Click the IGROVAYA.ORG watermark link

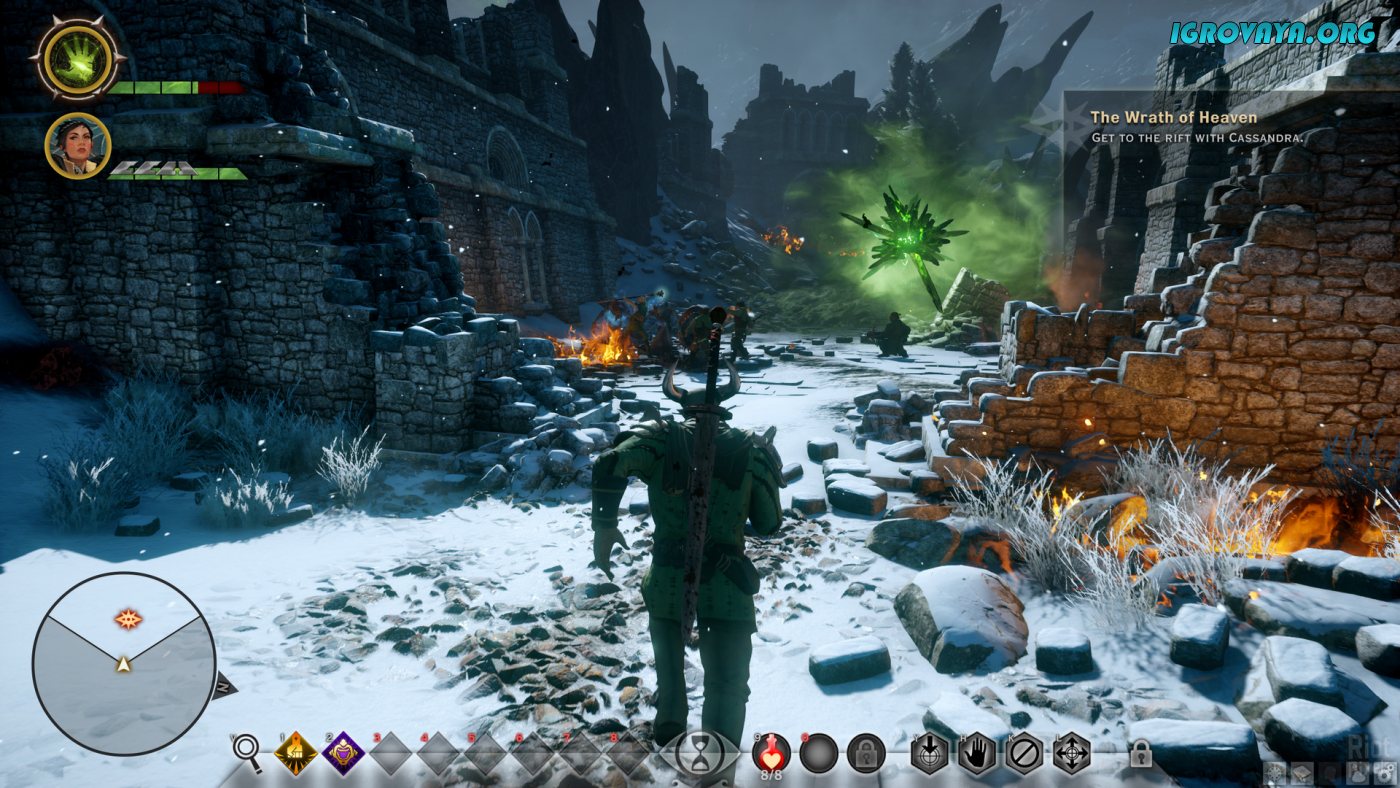pyautogui.click(x=1272, y=32)
